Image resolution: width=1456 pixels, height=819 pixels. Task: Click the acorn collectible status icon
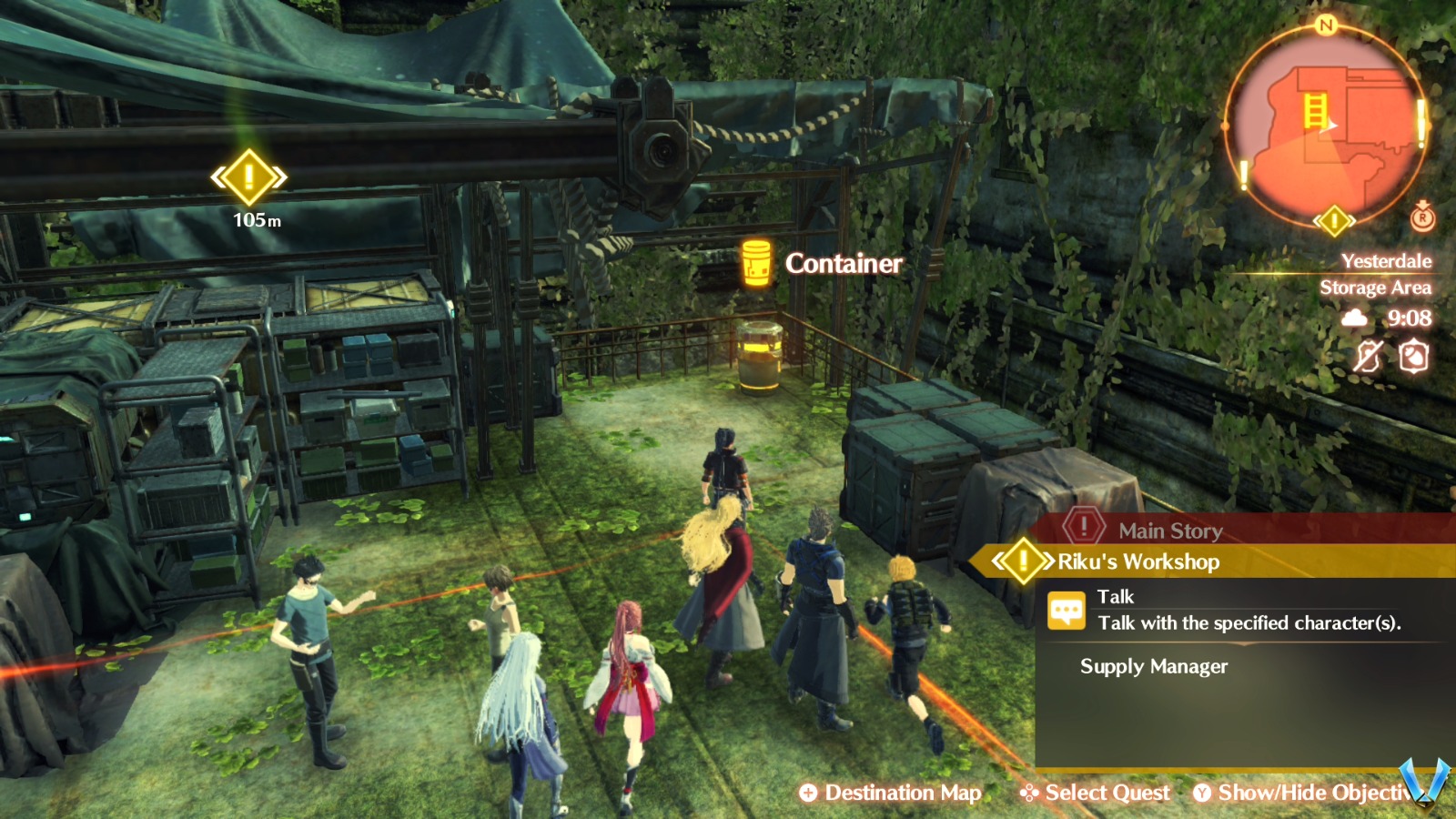click(1414, 355)
